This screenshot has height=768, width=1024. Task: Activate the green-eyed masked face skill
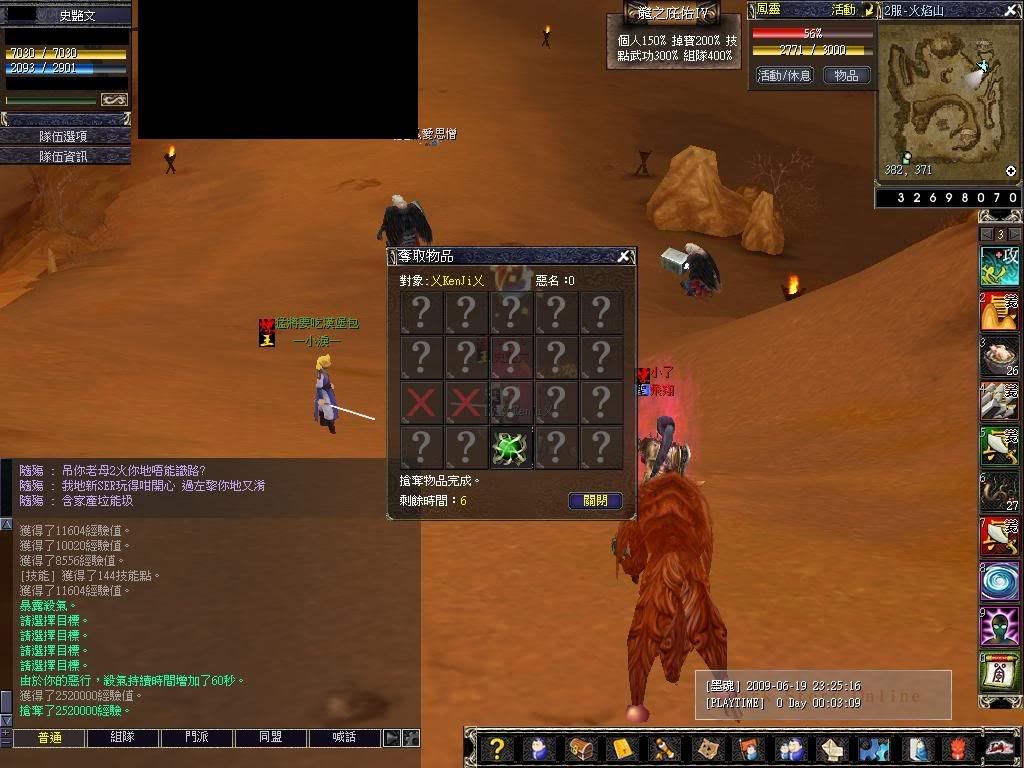point(999,627)
